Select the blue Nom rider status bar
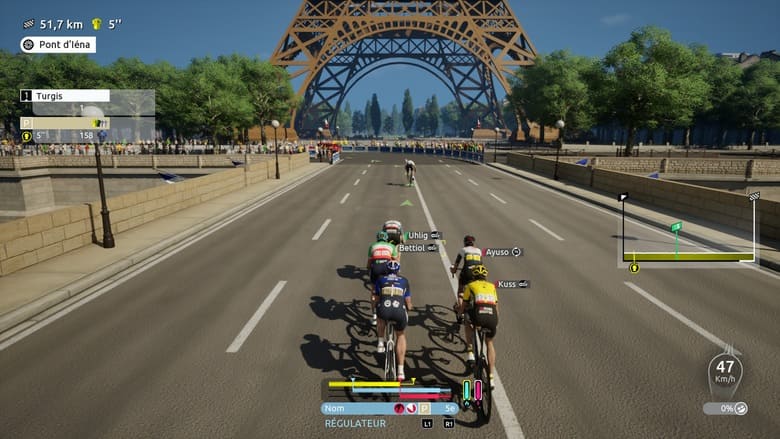This screenshot has width=780, height=439. 388,408
